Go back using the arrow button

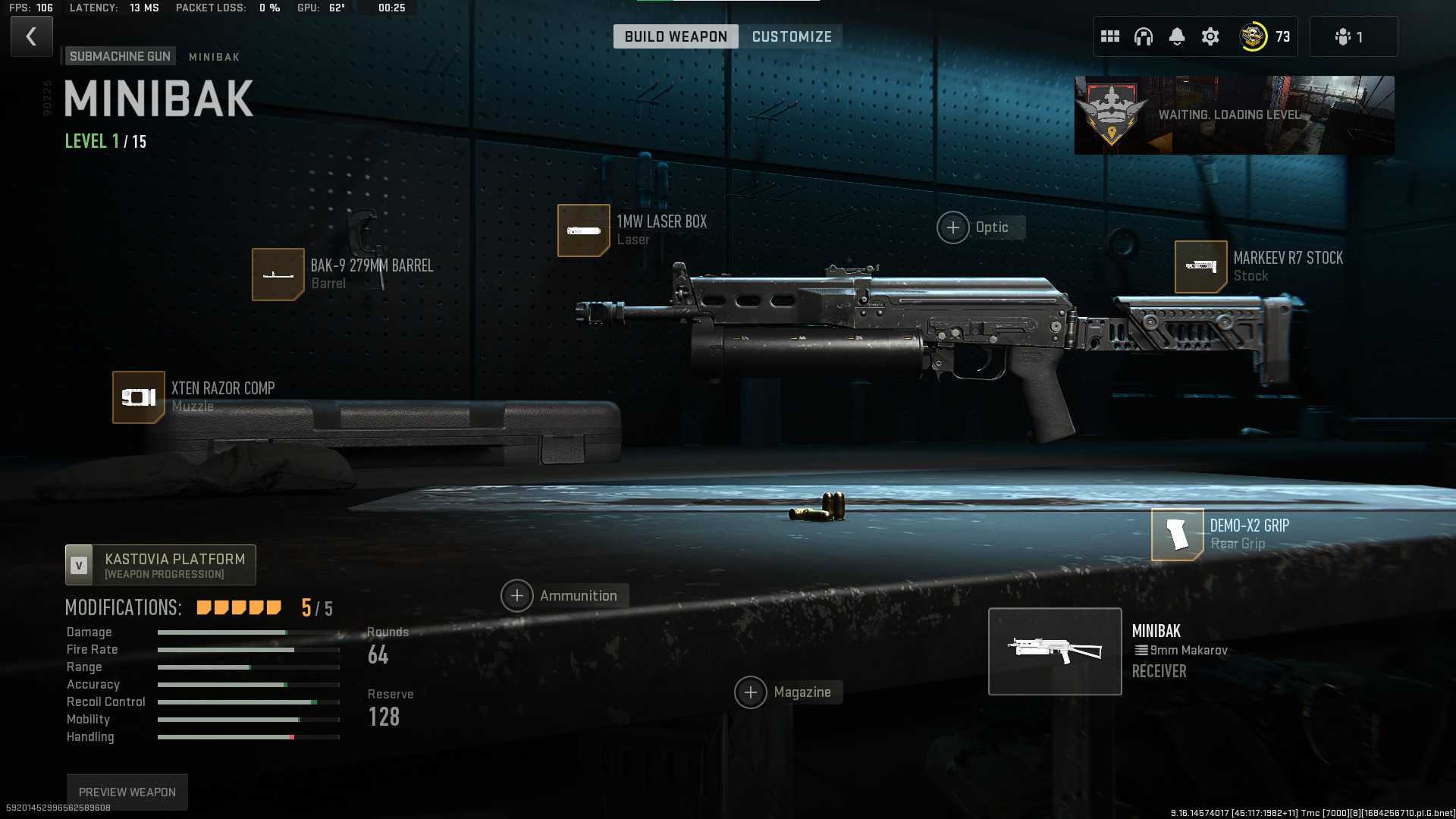(31, 36)
